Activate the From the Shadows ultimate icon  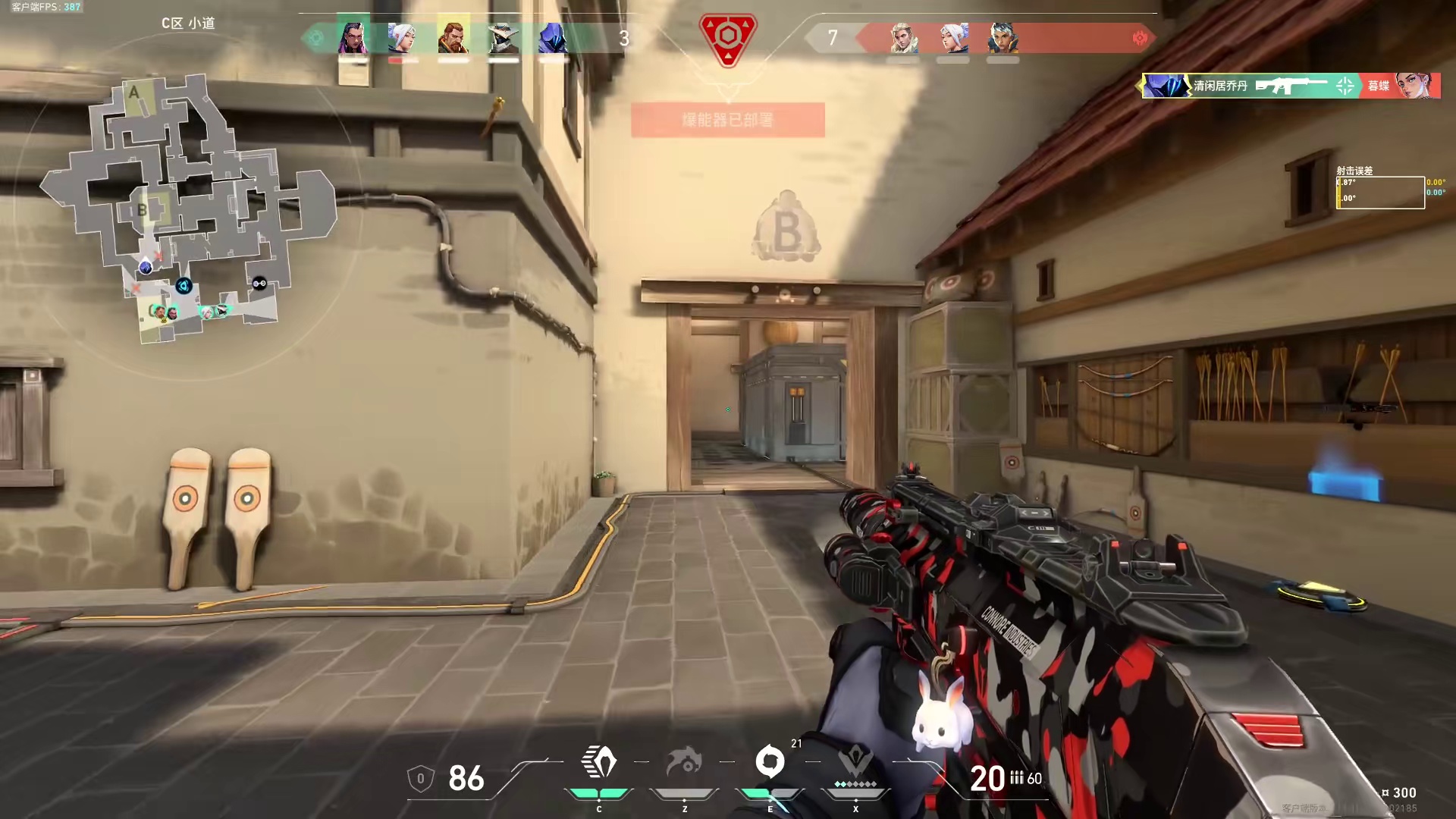click(x=855, y=763)
